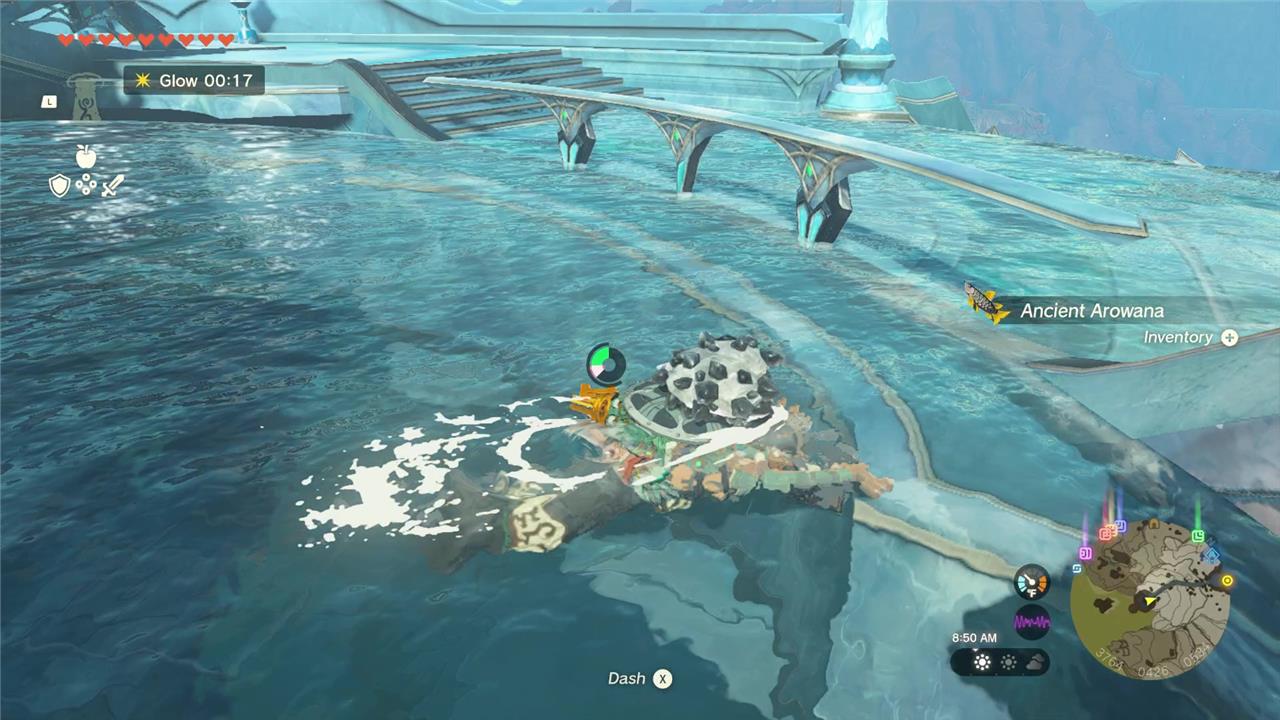Open the shield quick-select icon
Viewport: 1280px width, 720px height.
[60, 185]
